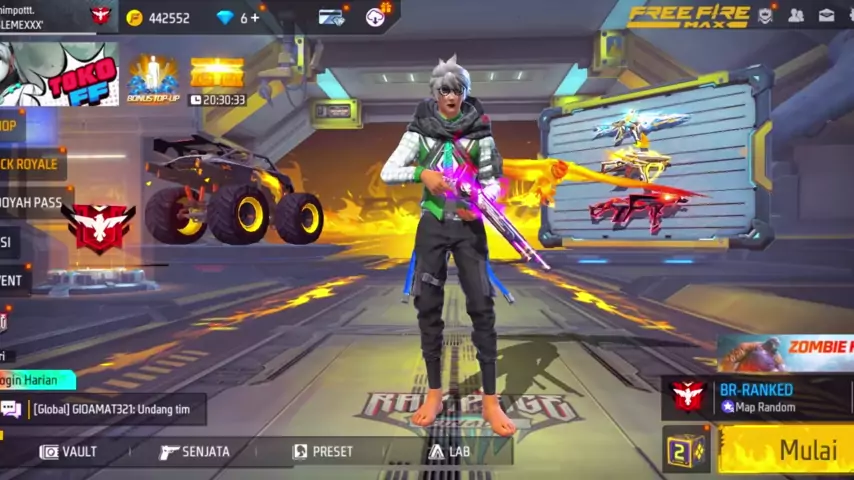Open the BR-Ranked mode selector

[757, 397]
